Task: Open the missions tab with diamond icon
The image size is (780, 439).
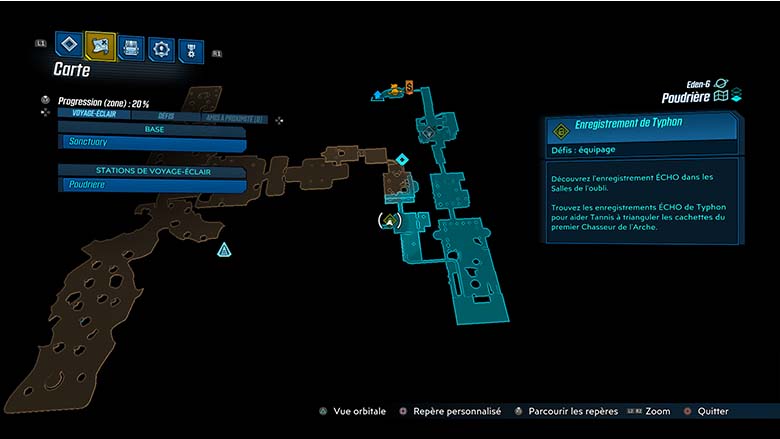Action: 68,44
